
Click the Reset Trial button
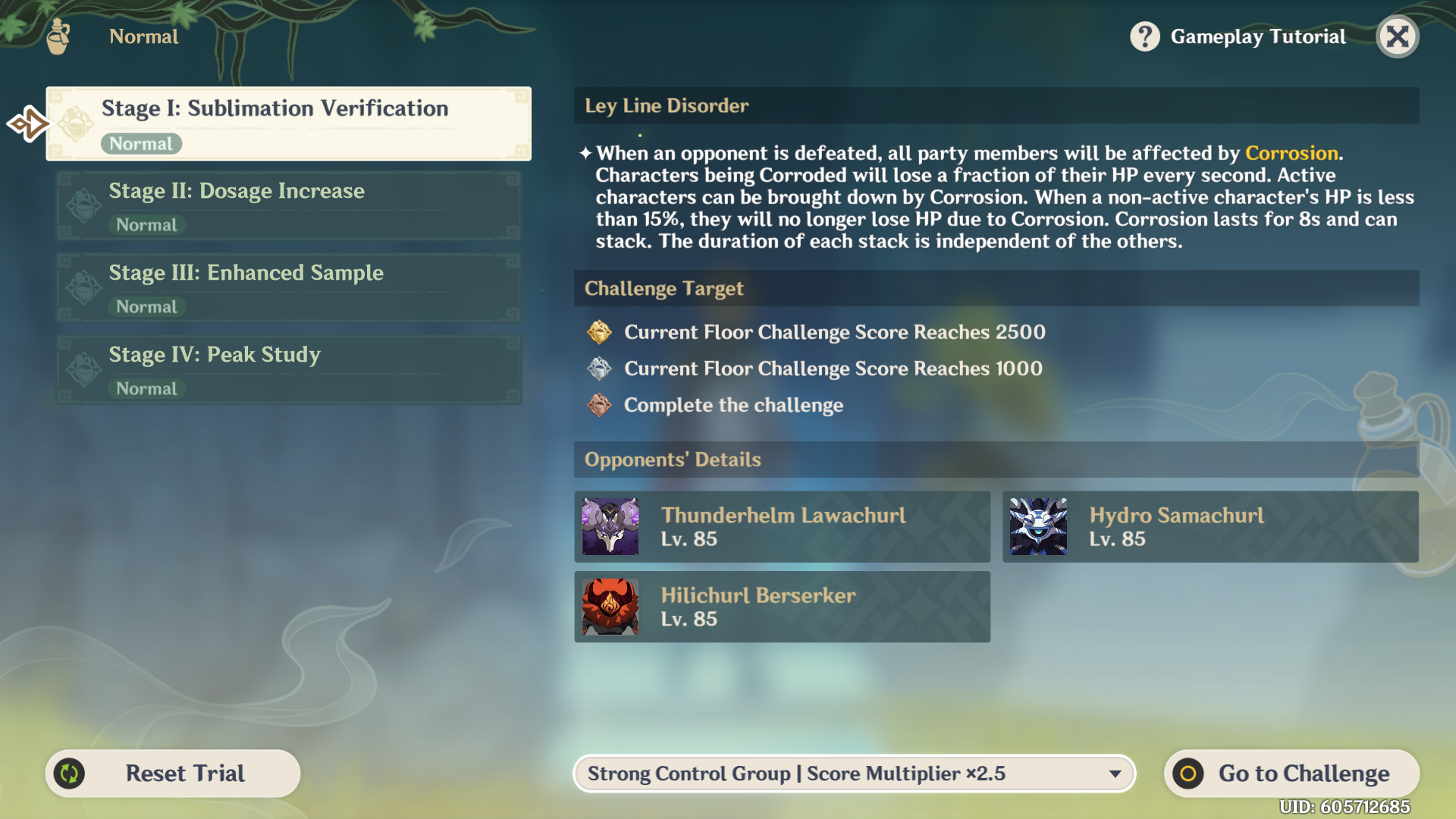173,773
